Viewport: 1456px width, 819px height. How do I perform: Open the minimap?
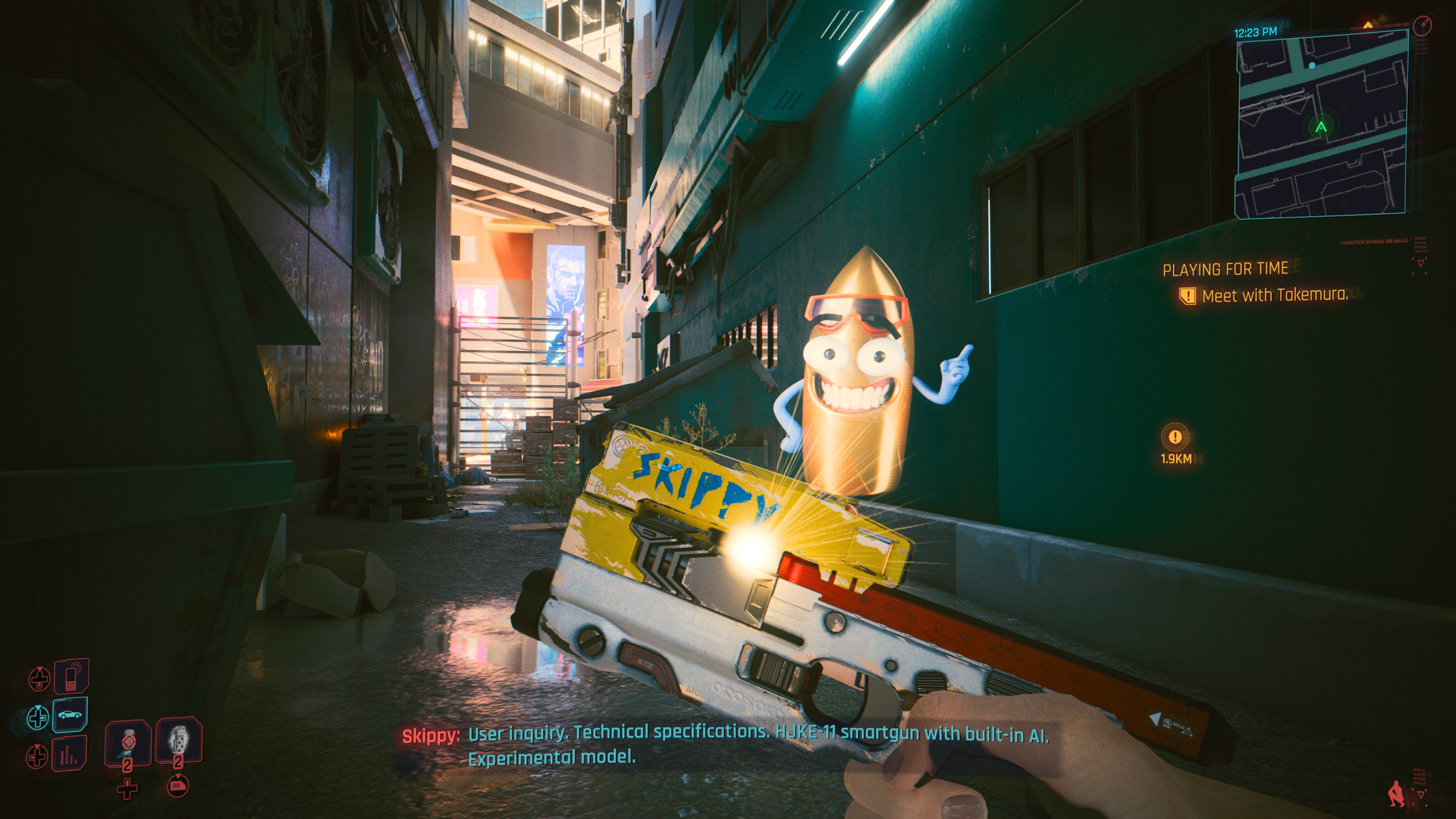coord(1321,125)
